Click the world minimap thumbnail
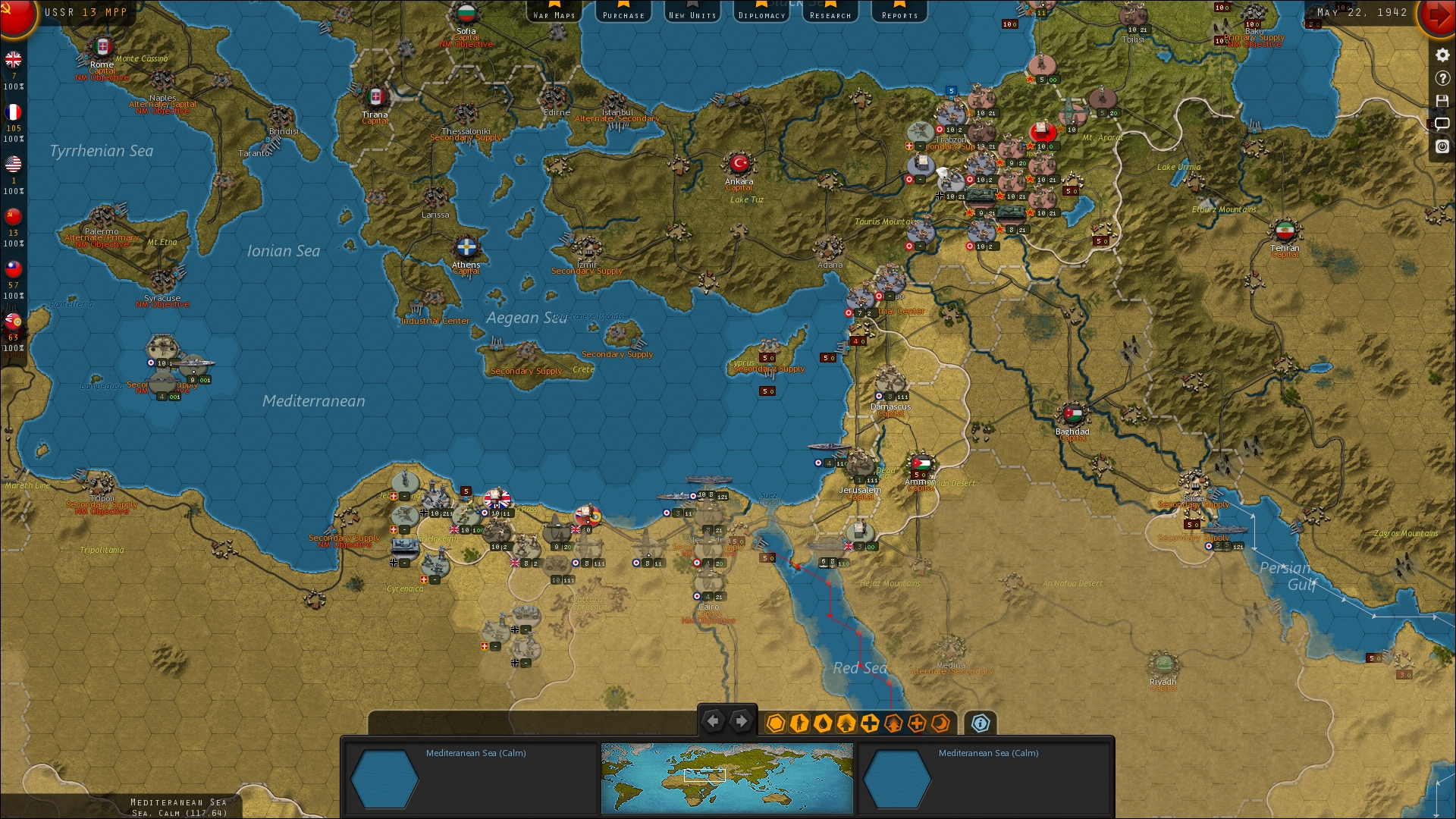Screen dimensions: 1456x819 coord(726,778)
